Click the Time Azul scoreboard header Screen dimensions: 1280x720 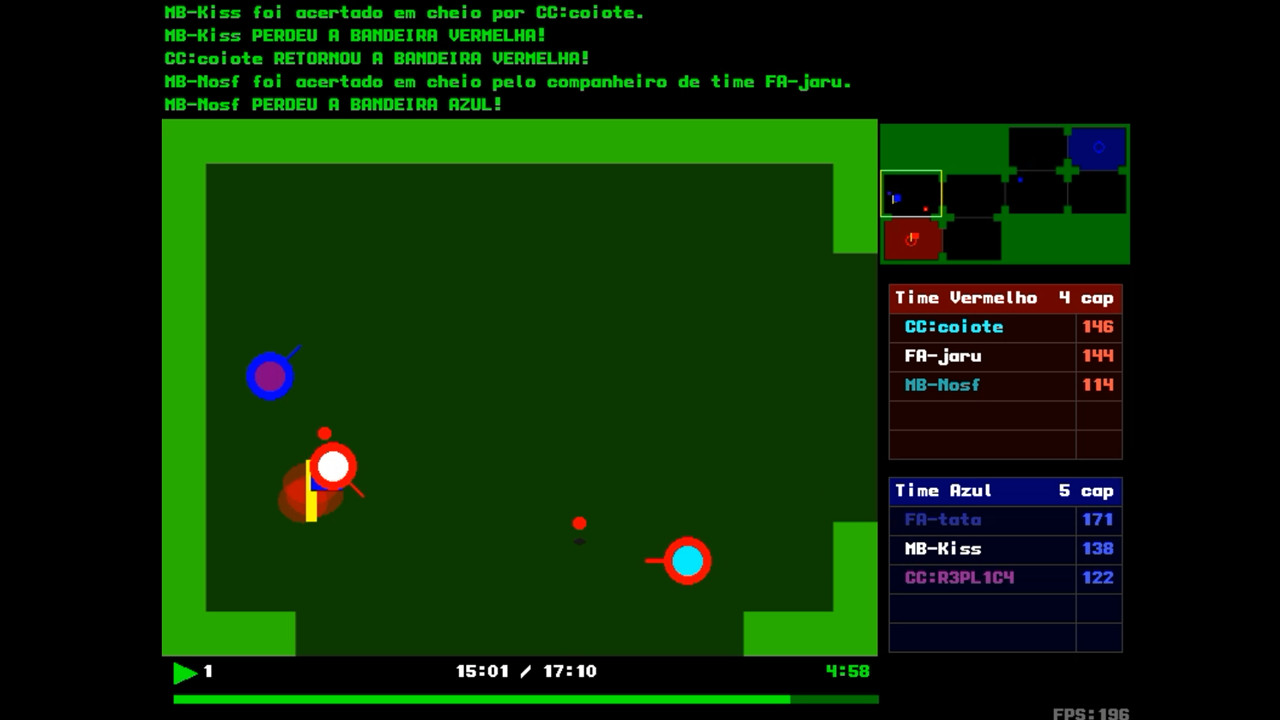pyautogui.click(x=1004, y=491)
